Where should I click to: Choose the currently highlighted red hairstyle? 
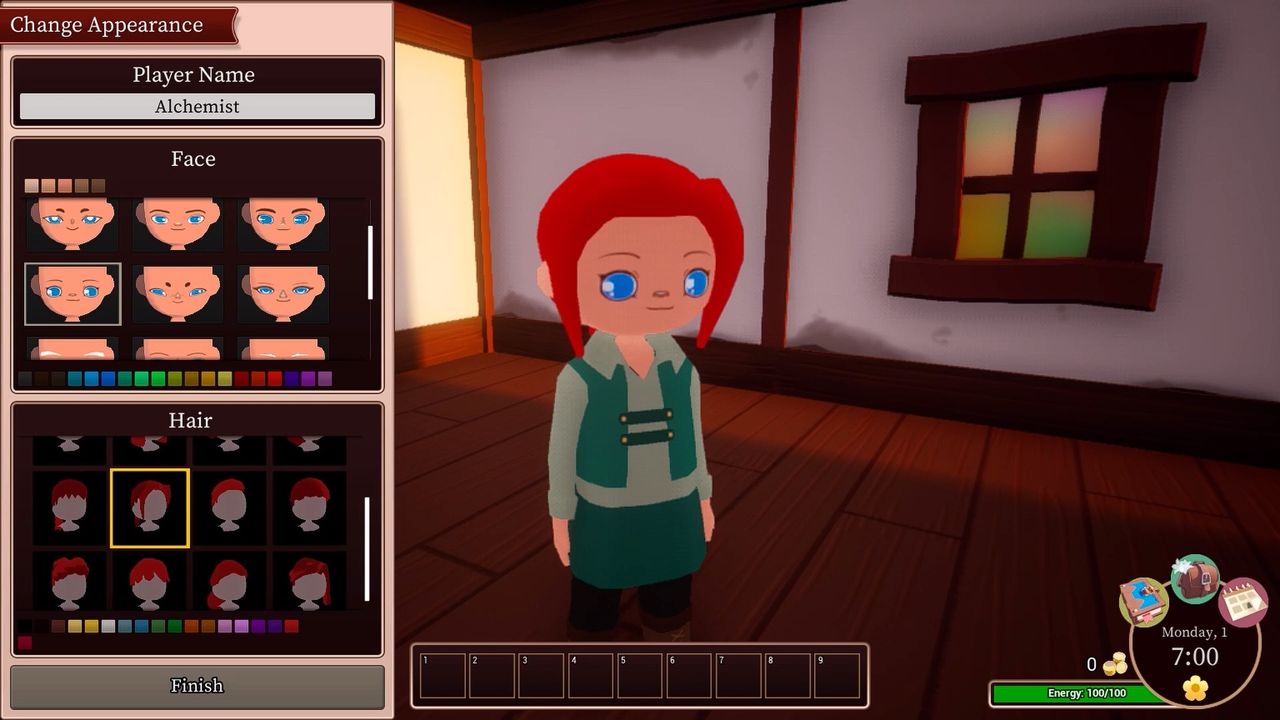coord(149,508)
